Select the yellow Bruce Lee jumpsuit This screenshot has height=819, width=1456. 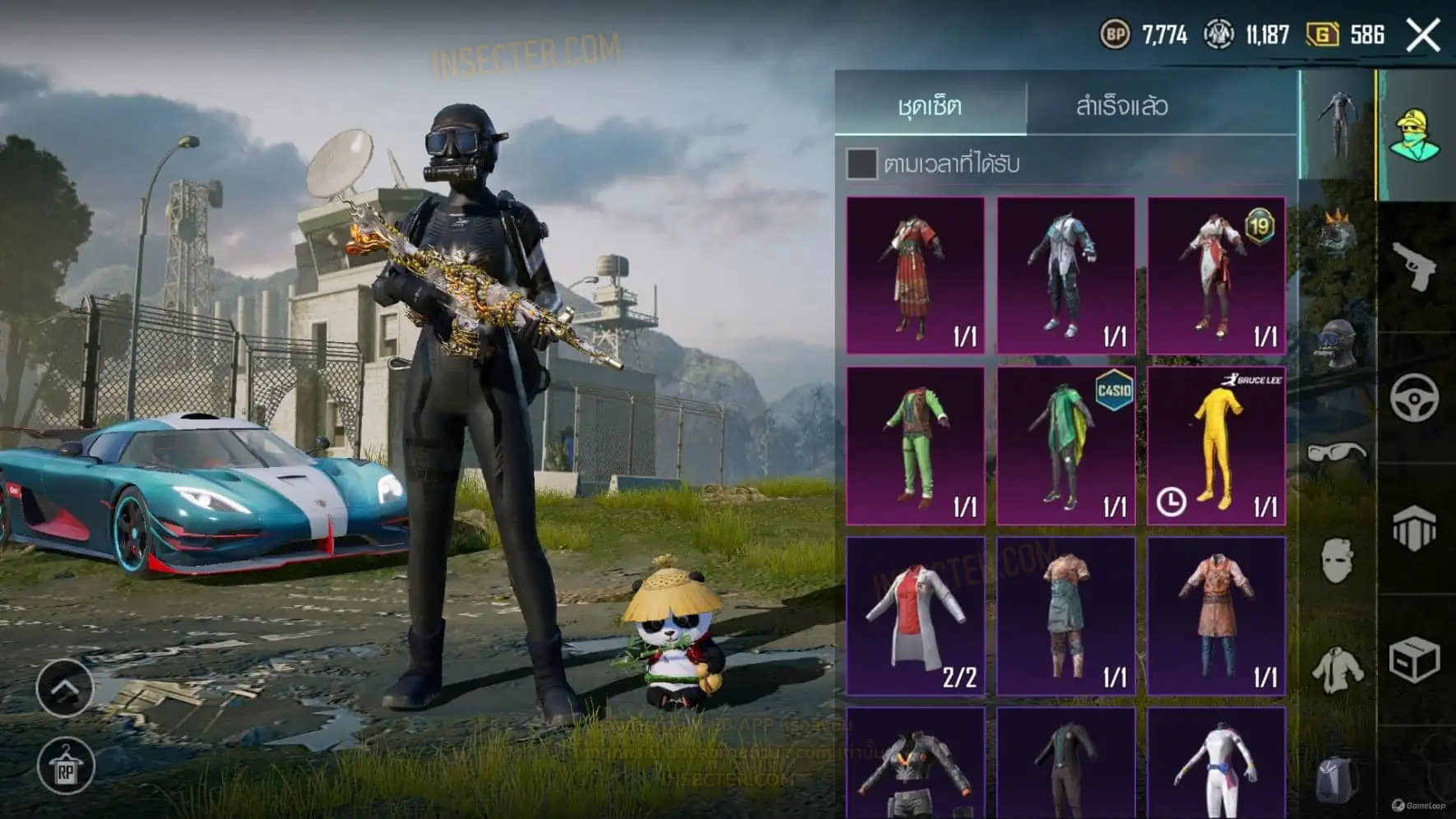1217,446
